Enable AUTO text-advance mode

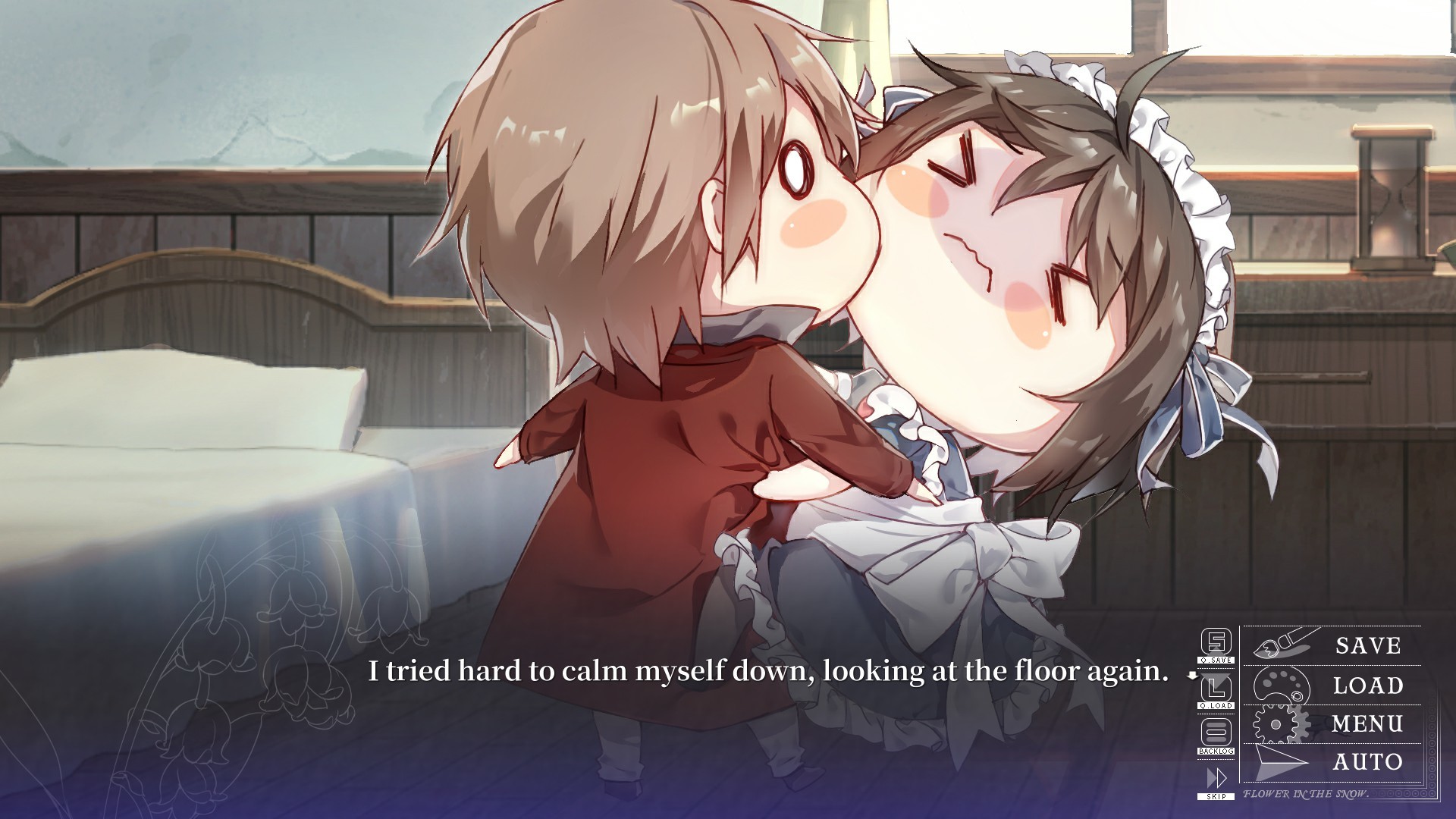(x=1367, y=761)
